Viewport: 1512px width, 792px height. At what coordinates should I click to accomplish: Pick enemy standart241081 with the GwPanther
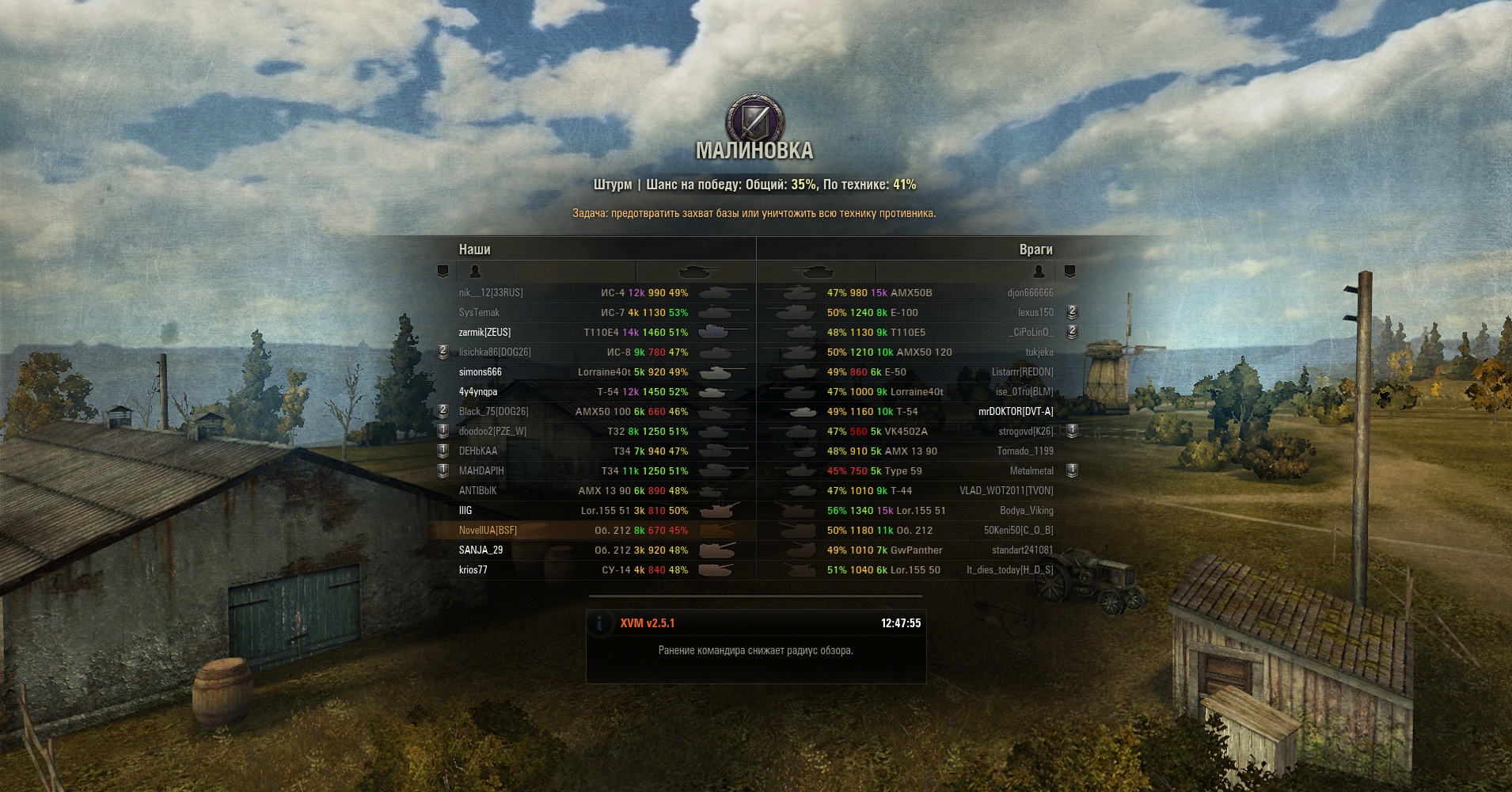point(1022,550)
